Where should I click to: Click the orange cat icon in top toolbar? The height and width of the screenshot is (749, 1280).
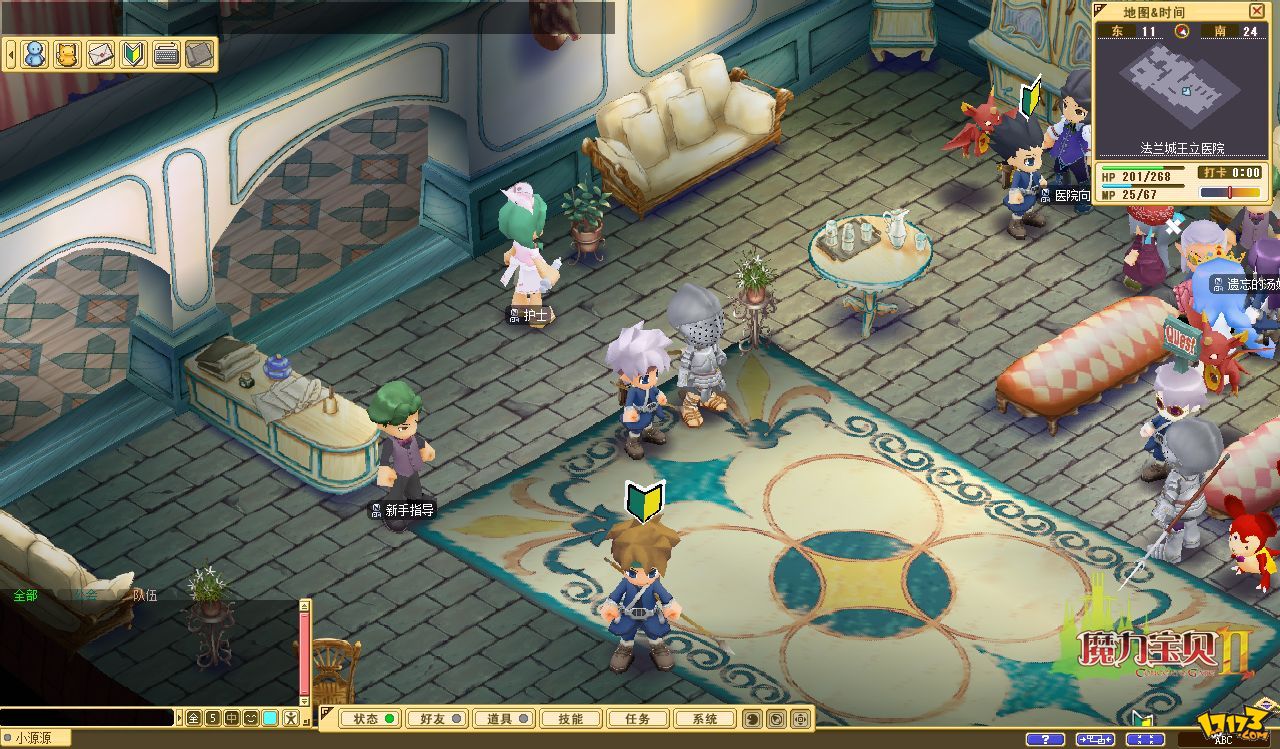coord(67,53)
